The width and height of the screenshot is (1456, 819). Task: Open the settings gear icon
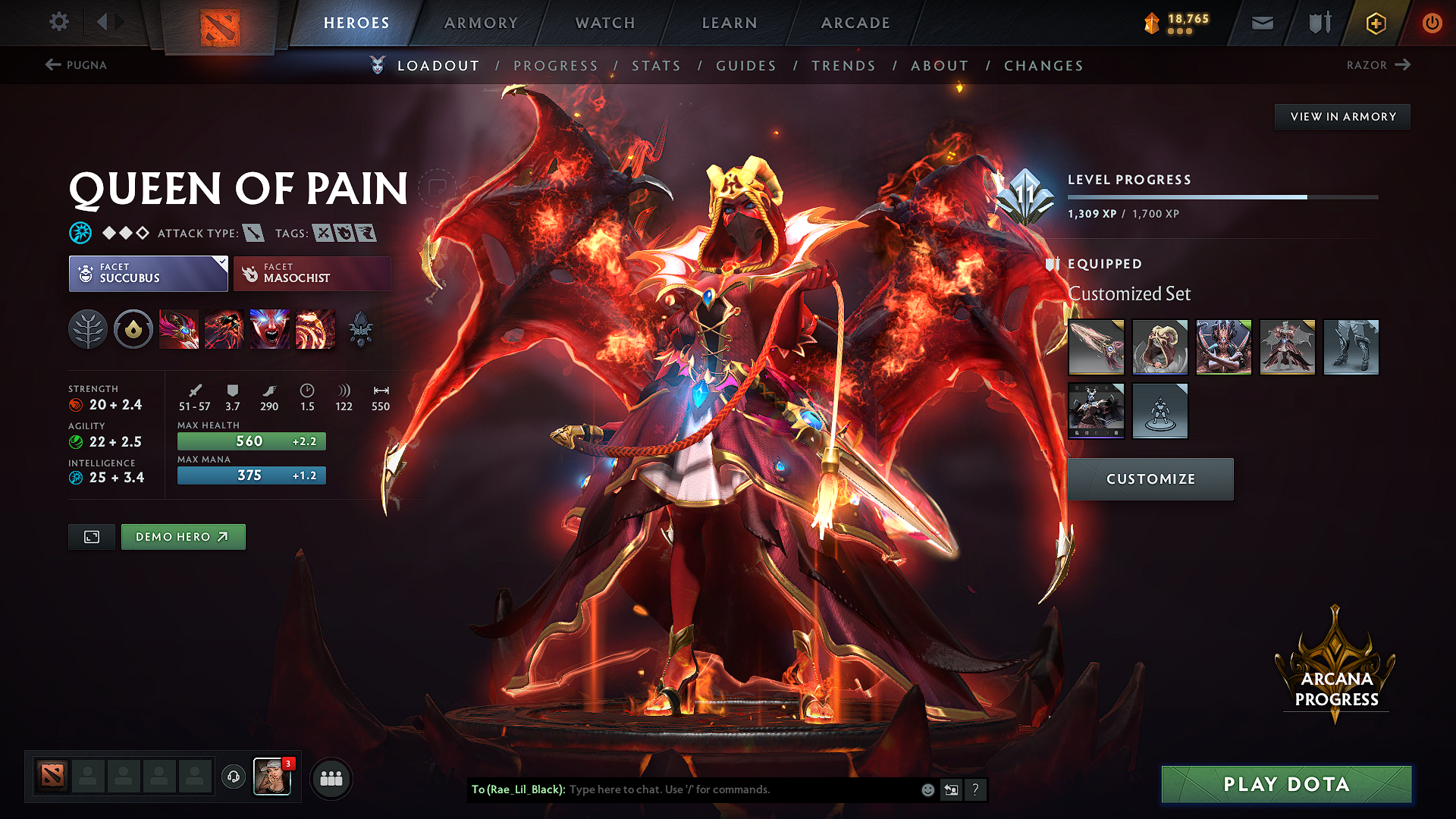[x=58, y=23]
